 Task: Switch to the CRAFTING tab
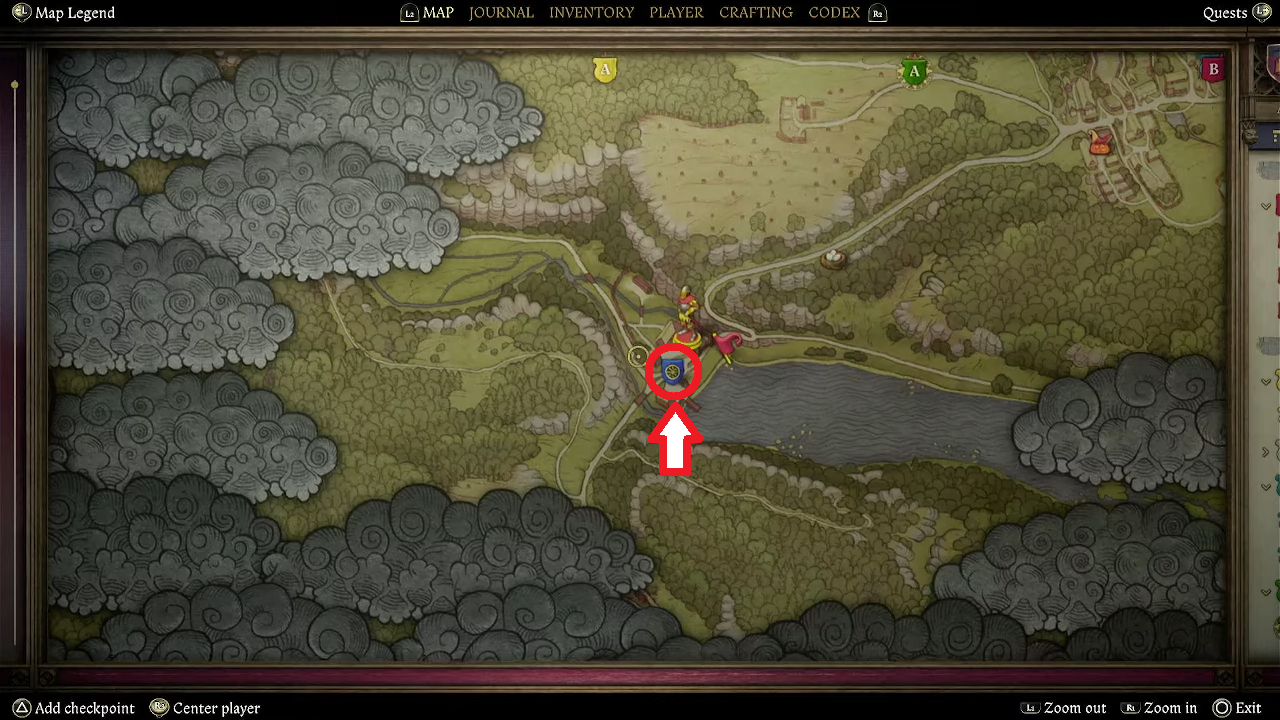755,12
